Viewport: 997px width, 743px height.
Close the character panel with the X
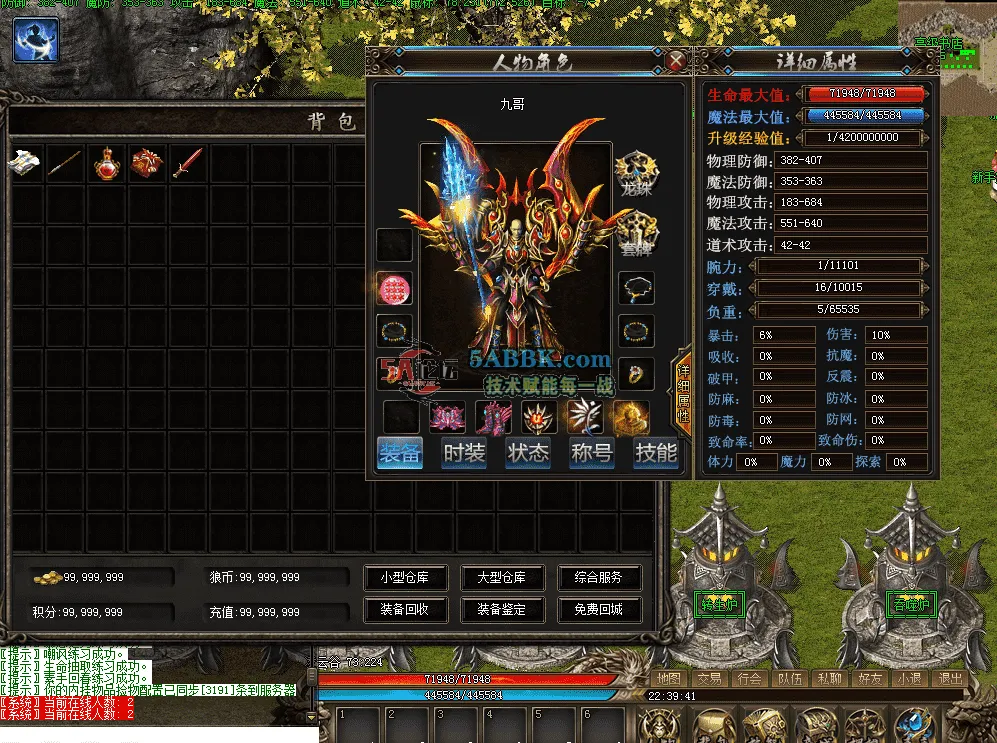[677, 61]
